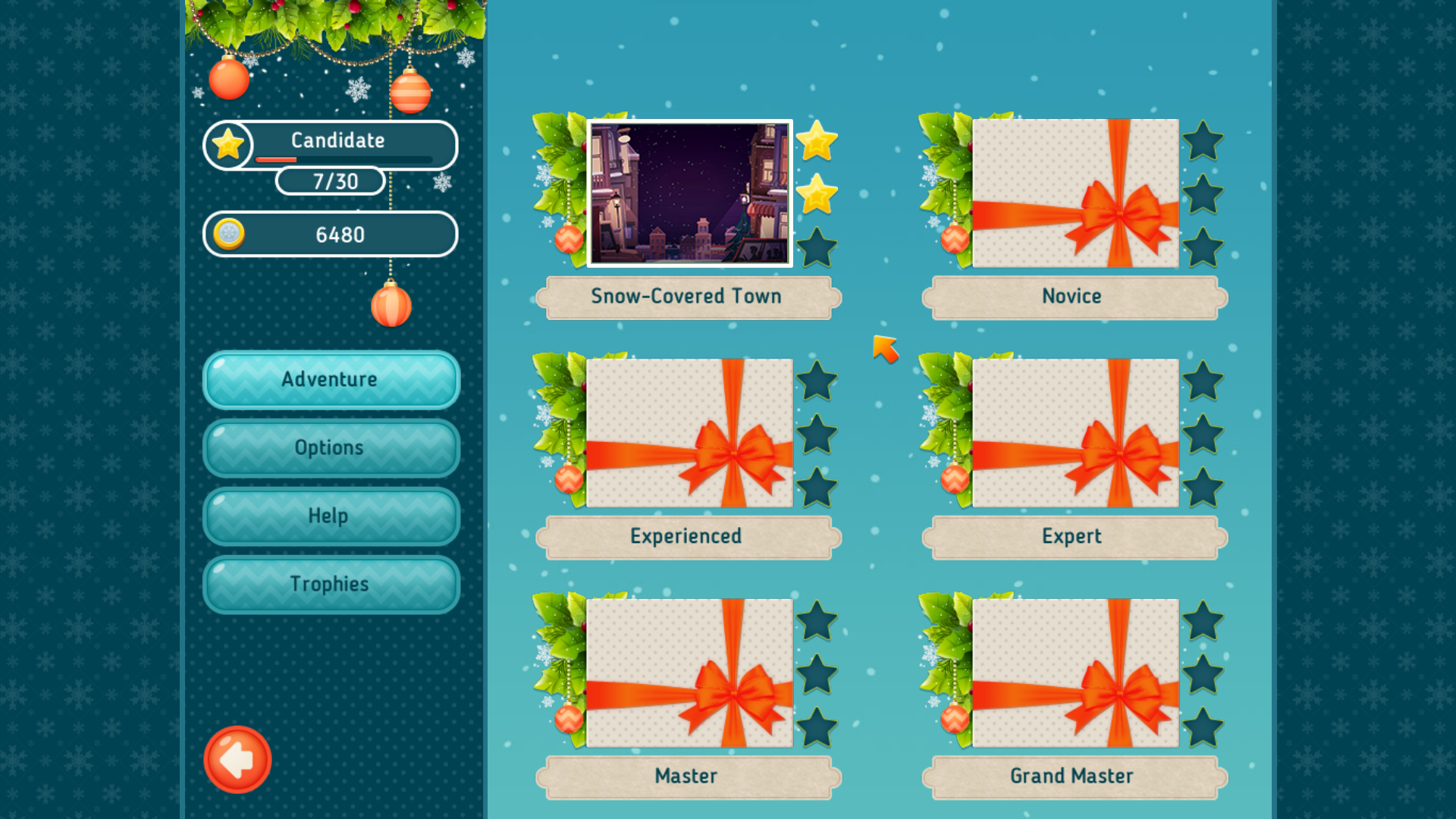Click the back arrow button
Viewport: 1456px width, 819px height.
[x=237, y=760]
